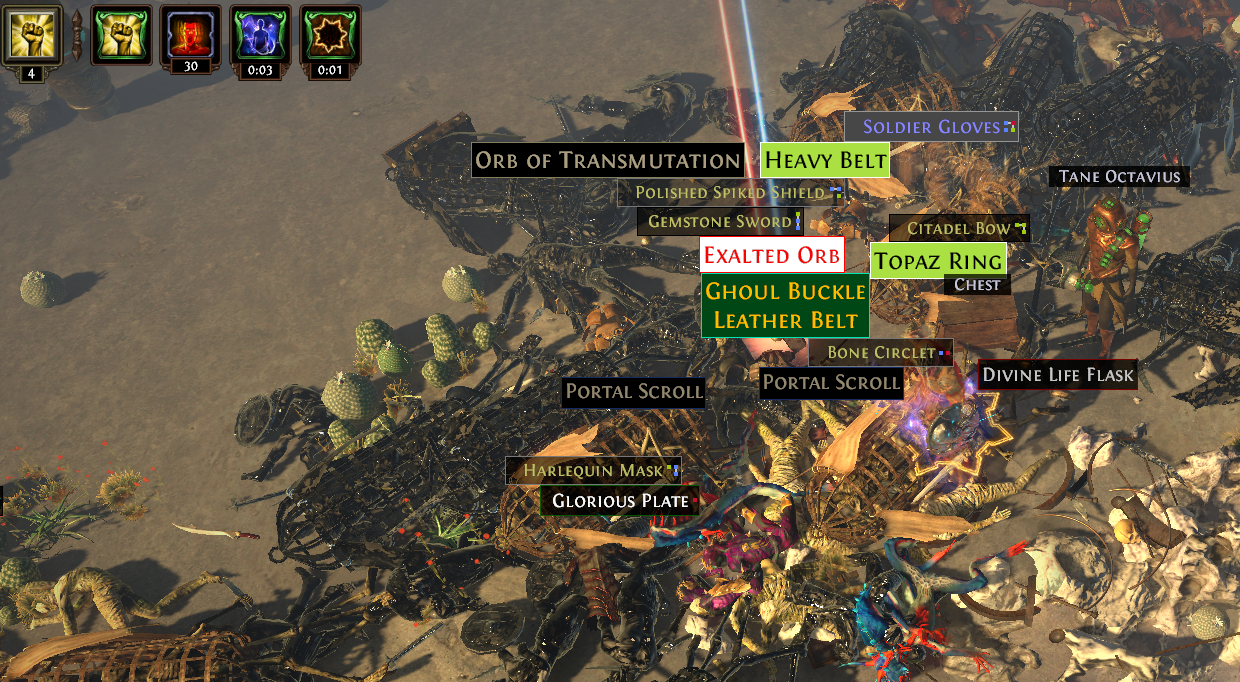The image size is (1240, 682).
Task: Grab the Bone Circlet item label
Action: point(881,352)
